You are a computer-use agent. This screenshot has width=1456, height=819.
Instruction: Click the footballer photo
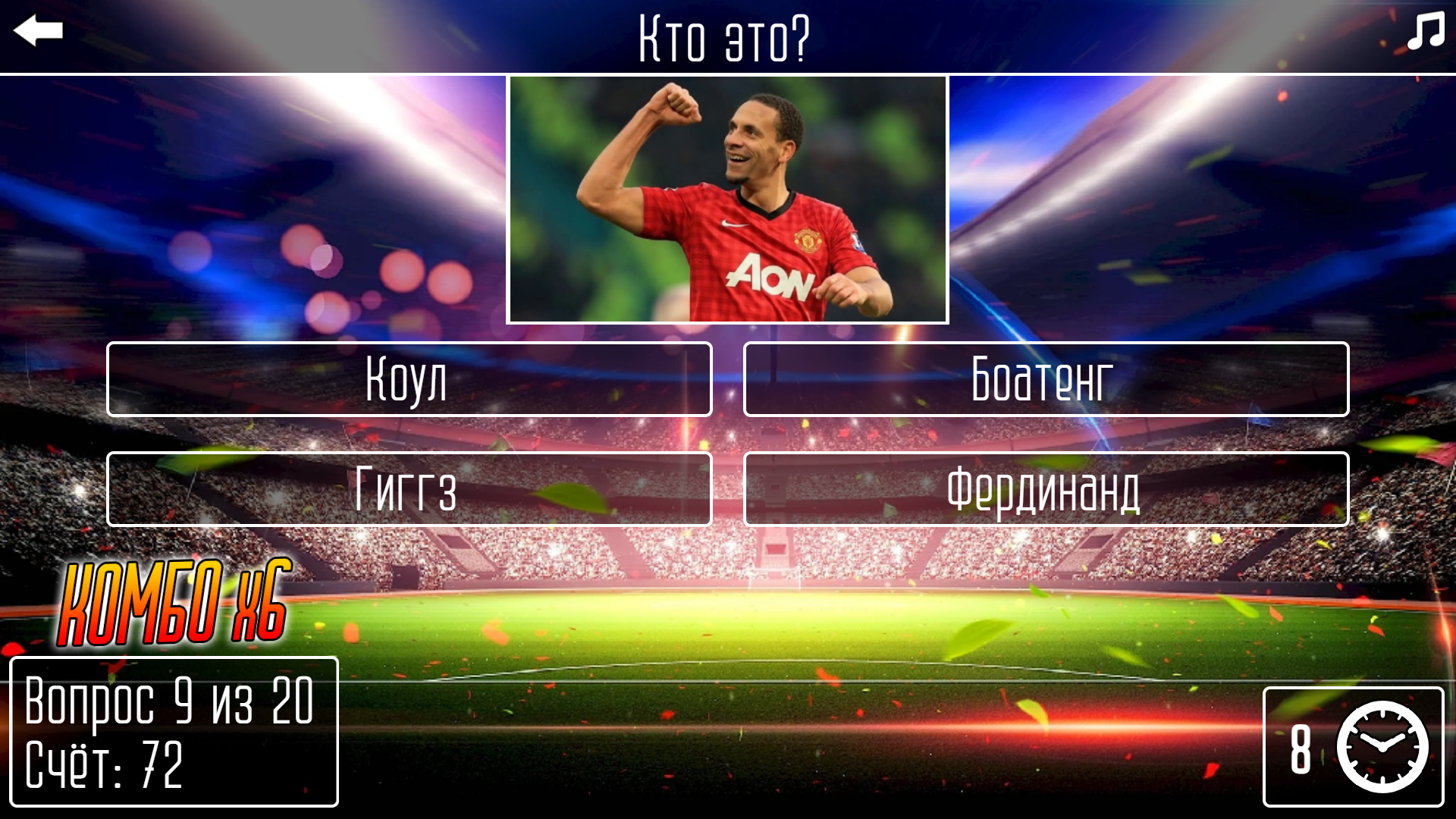(x=727, y=199)
